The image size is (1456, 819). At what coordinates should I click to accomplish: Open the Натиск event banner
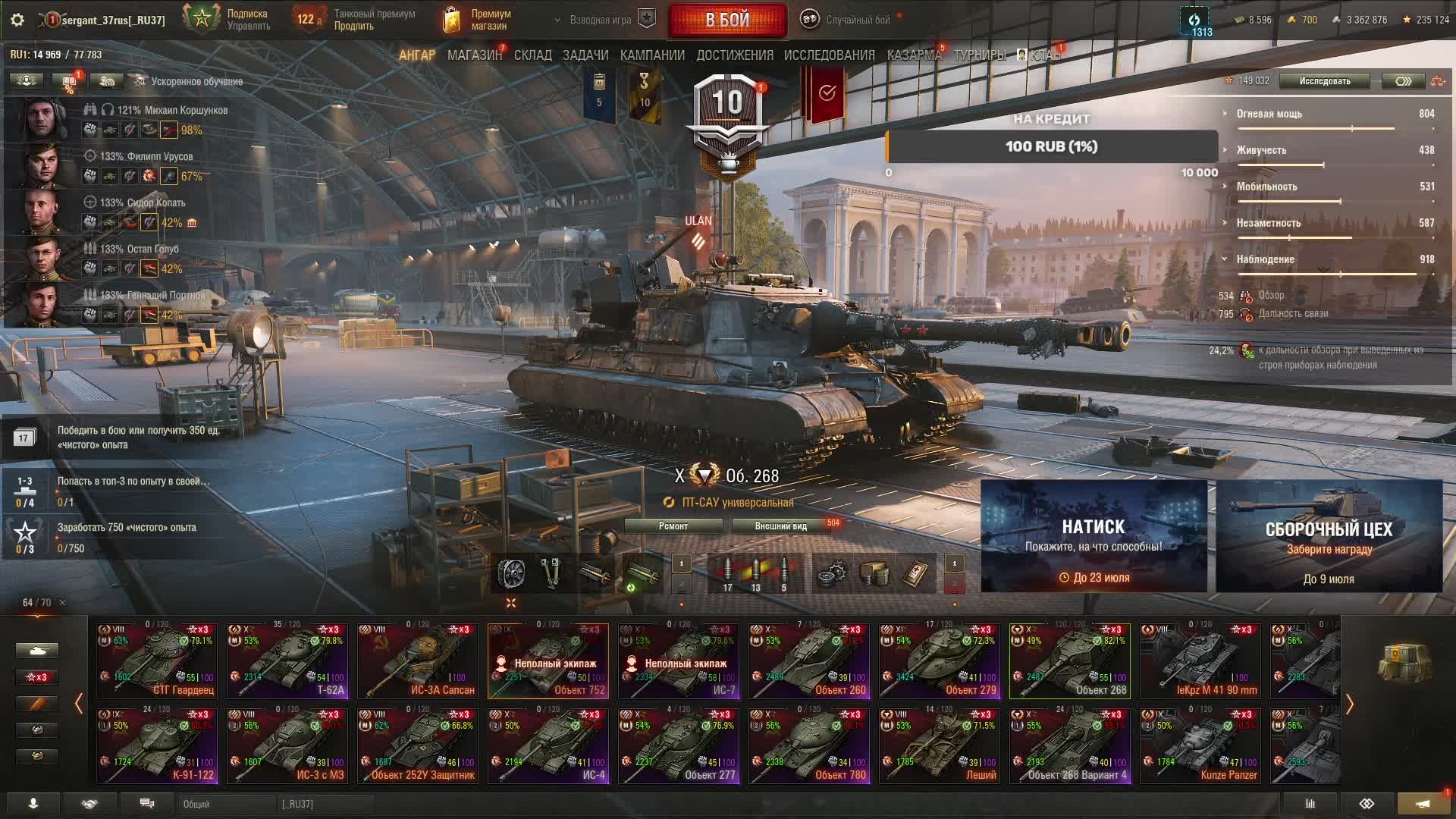click(1094, 536)
